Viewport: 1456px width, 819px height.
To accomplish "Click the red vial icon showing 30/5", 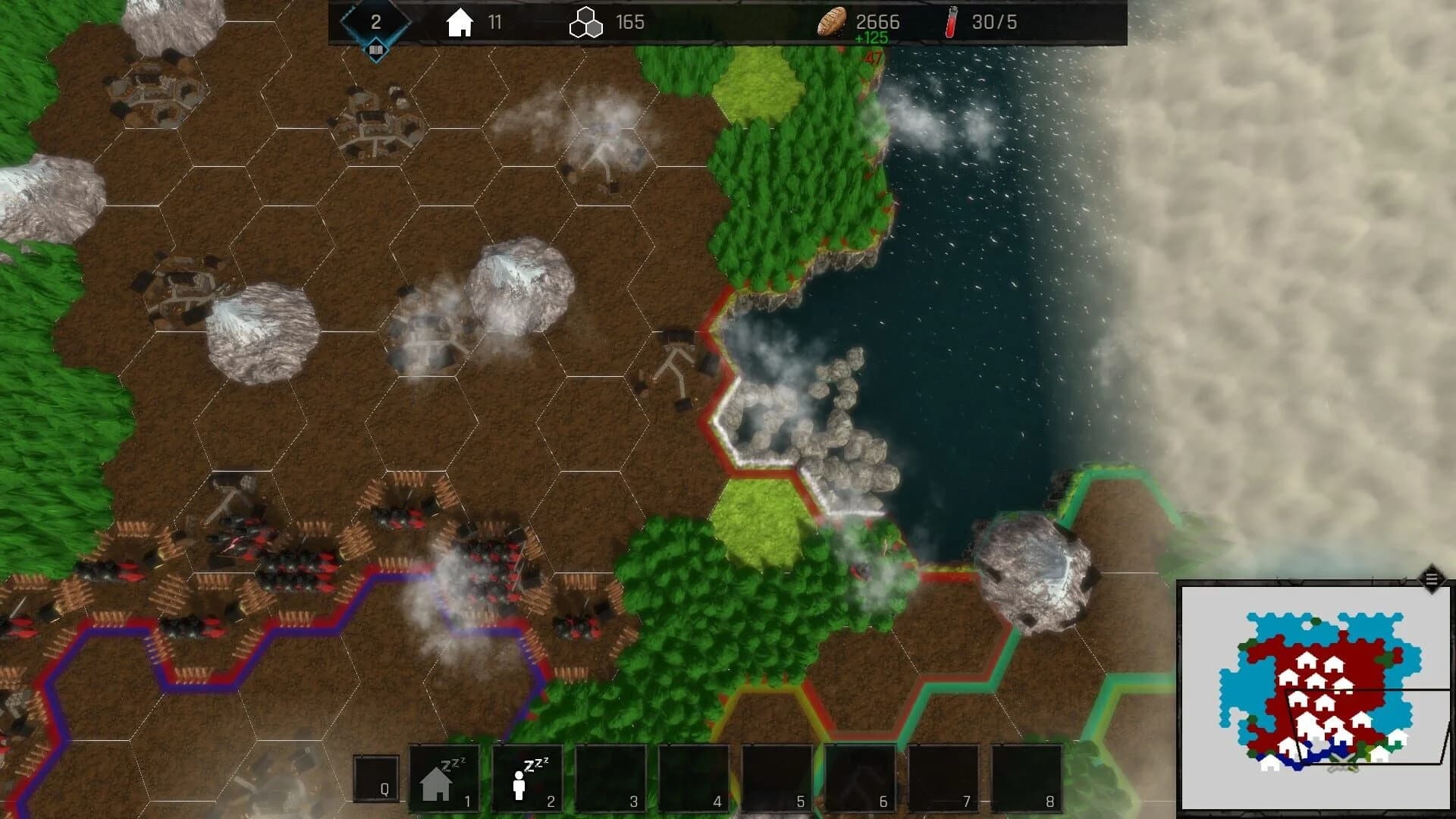I will pos(950,21).
